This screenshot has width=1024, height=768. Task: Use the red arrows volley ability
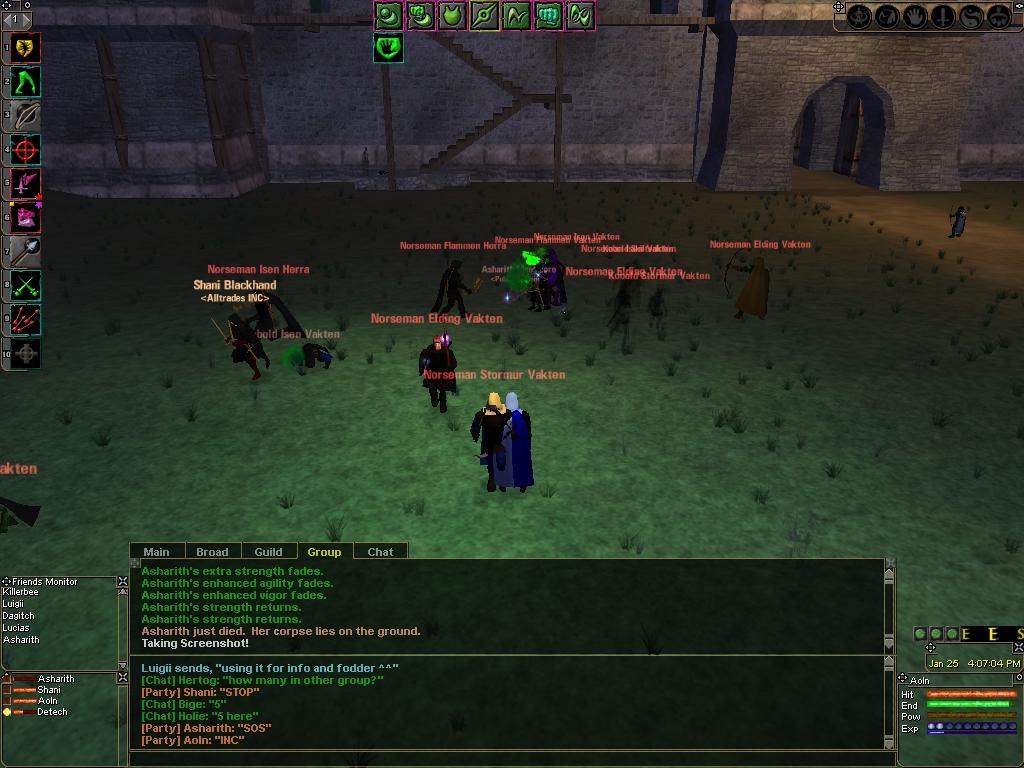[x=26, y=320]
